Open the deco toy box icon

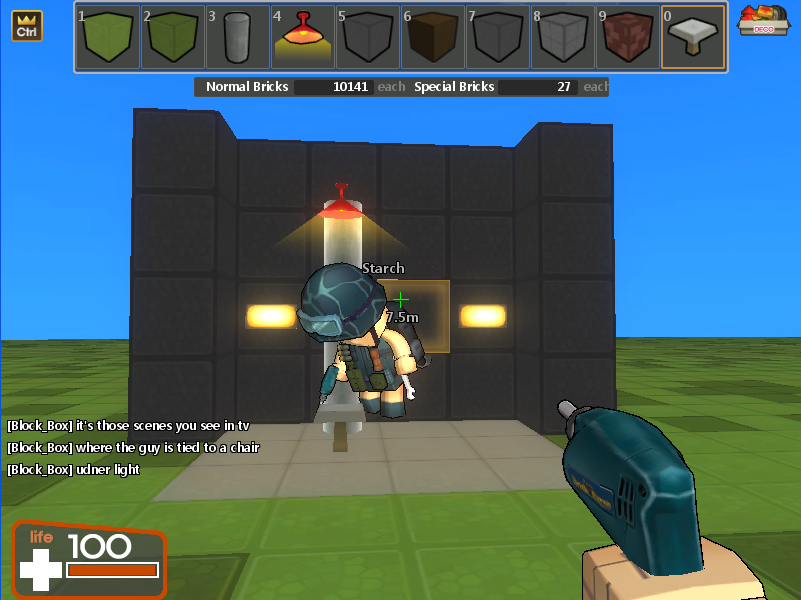pos(761,21)
